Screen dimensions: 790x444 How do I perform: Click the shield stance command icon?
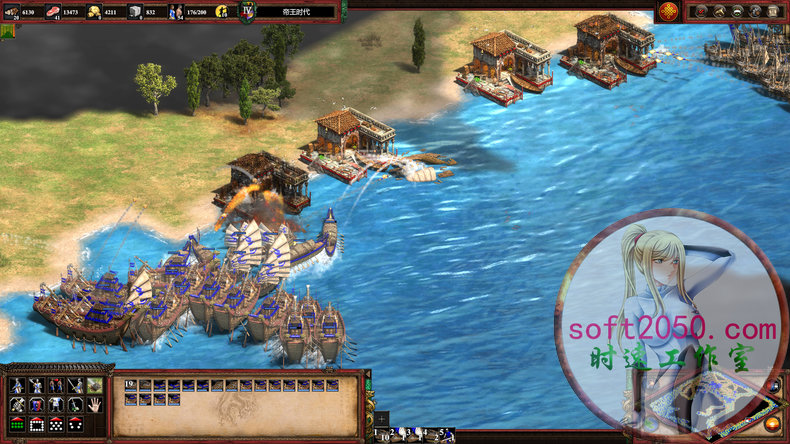coord(36,404)
